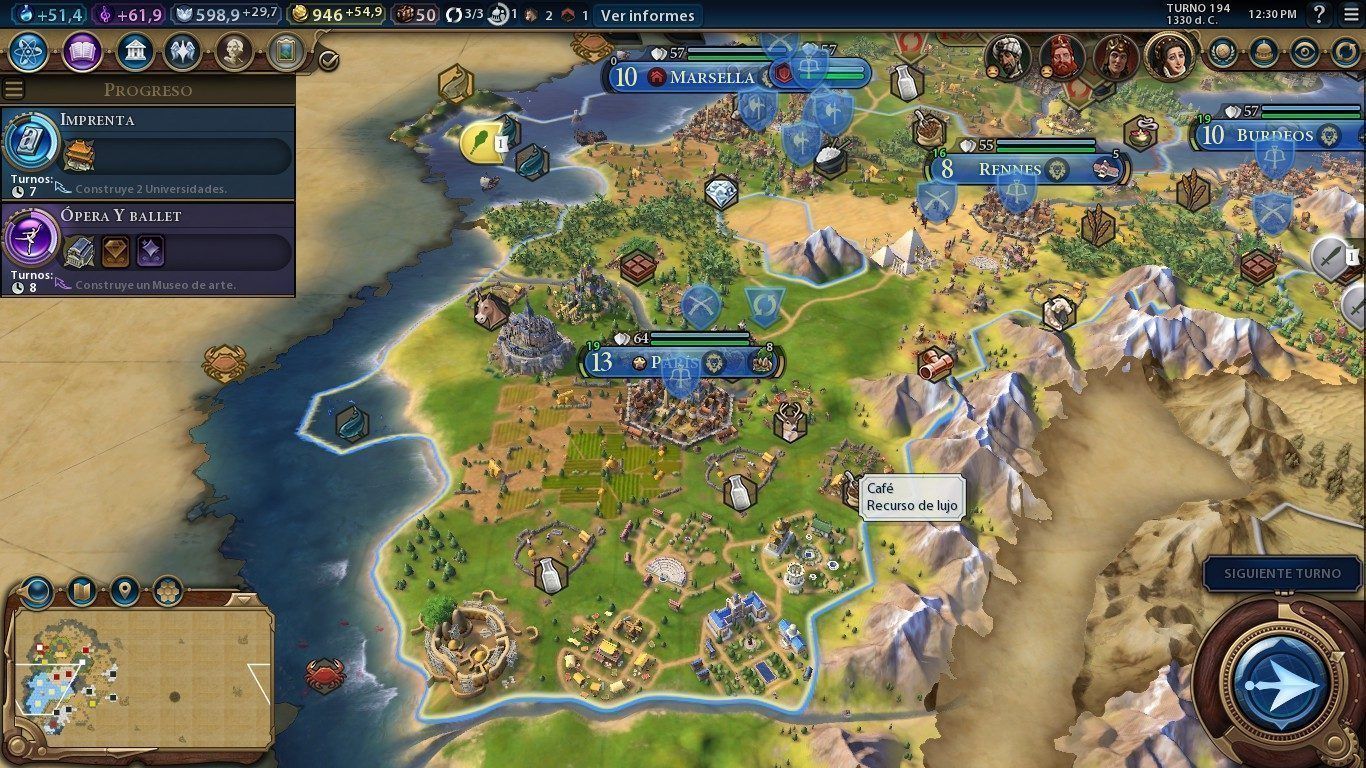Open the great people bust button
The image size is (1366, 768).
point(233,51)
